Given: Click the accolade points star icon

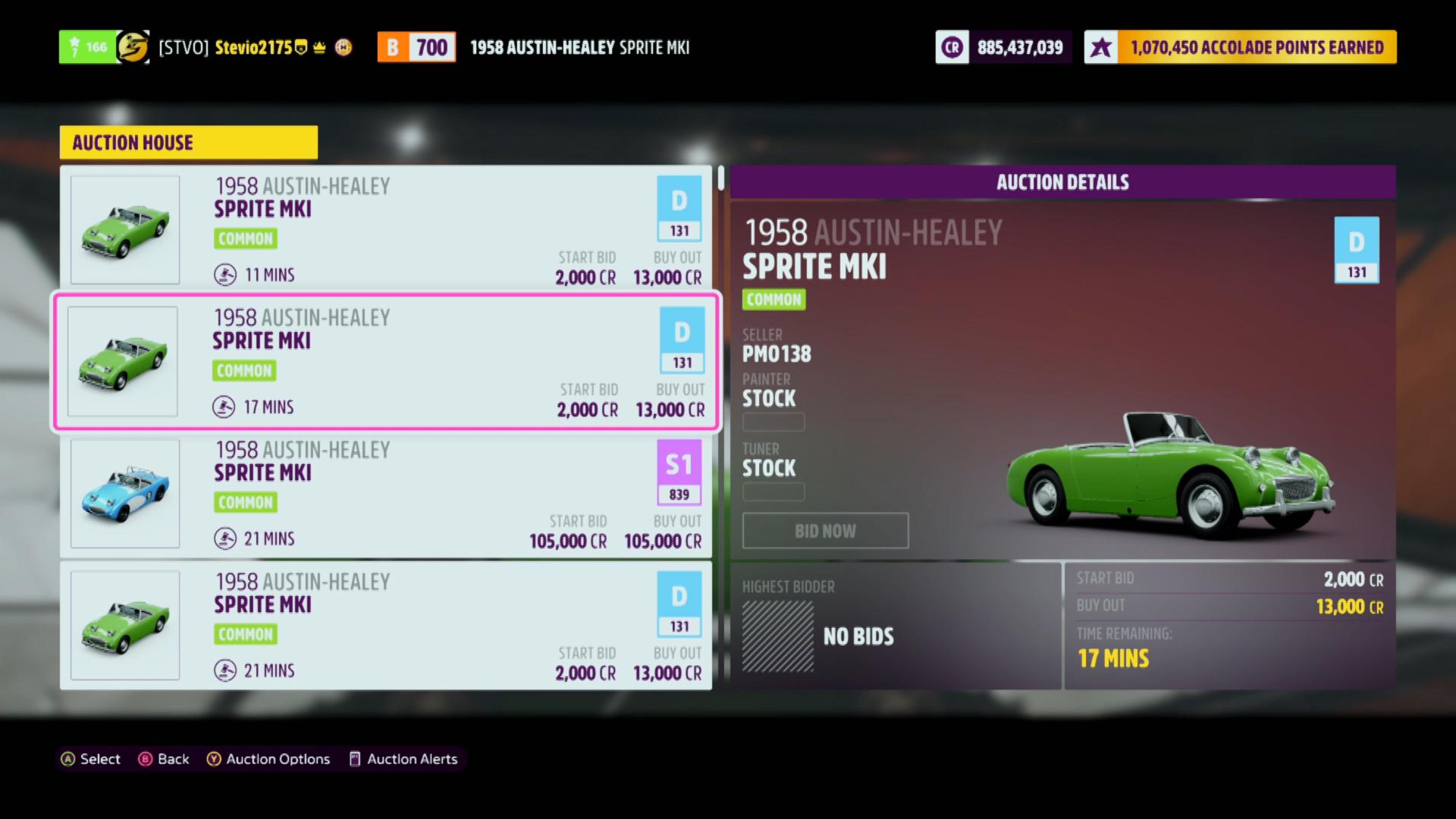Looking at the screenshot, I should 1100,46.
